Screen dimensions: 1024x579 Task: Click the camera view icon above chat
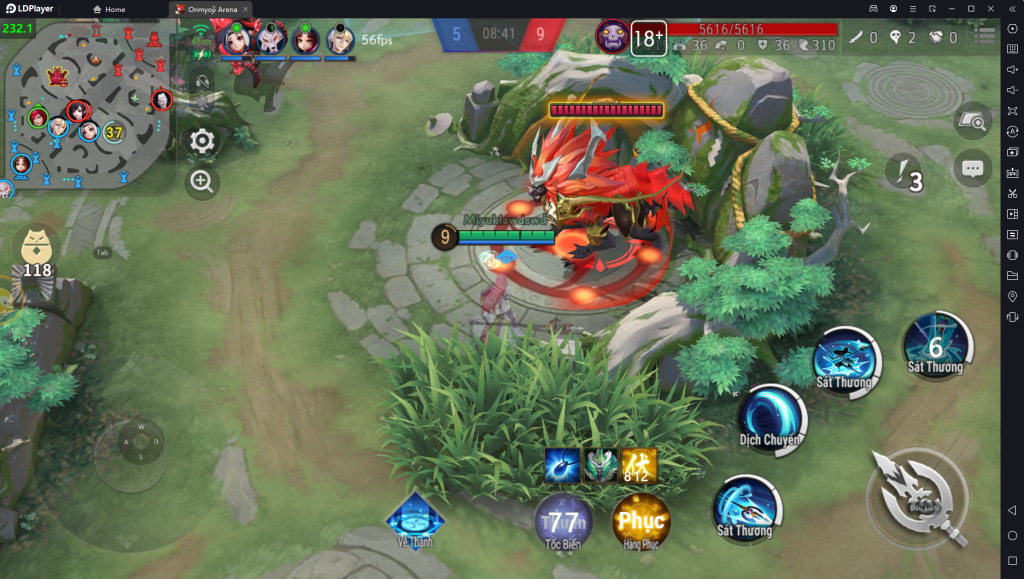point(972,121)
